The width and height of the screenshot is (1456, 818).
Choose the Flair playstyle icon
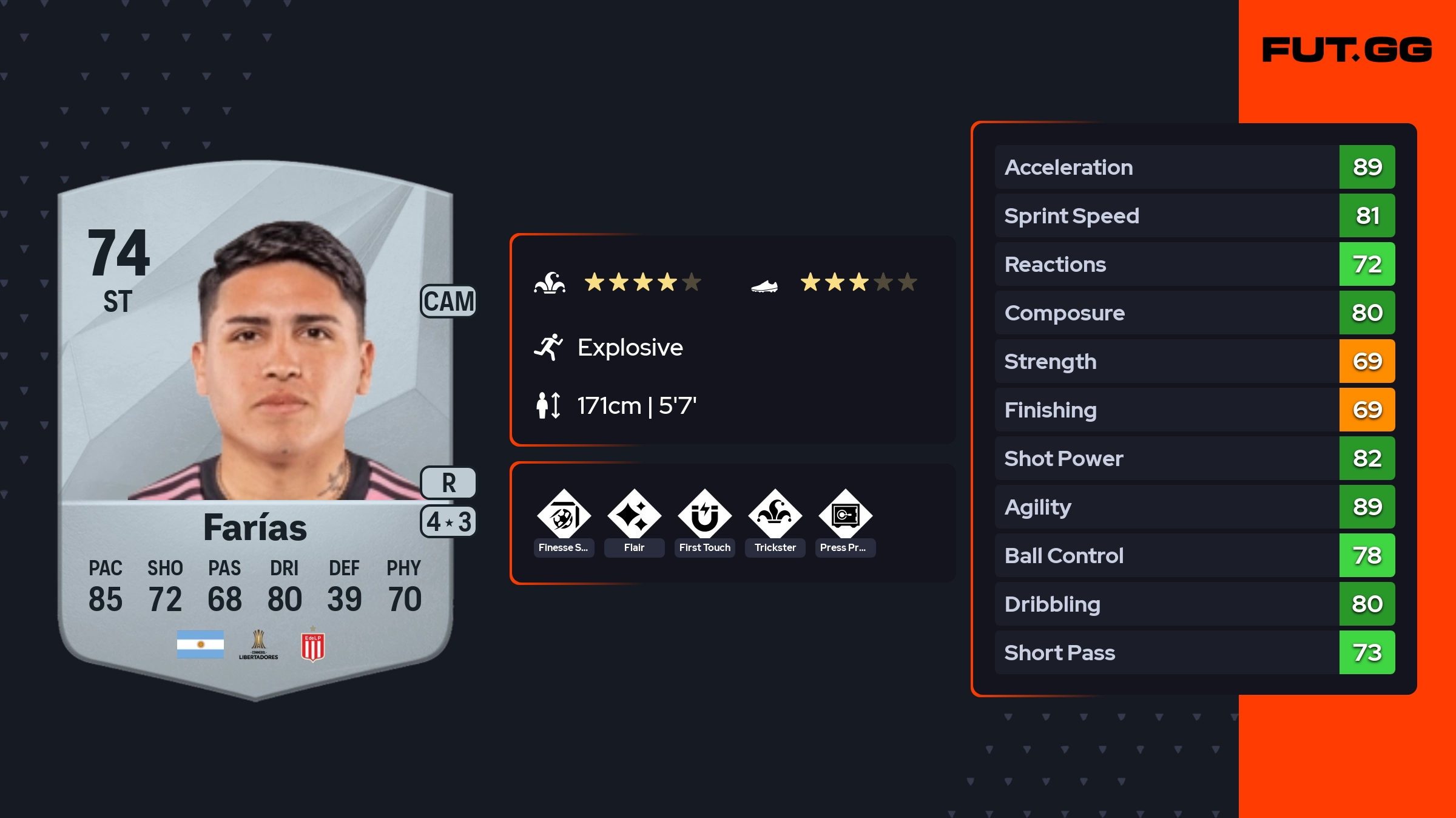pyautogui.click(x=634, y=516)
